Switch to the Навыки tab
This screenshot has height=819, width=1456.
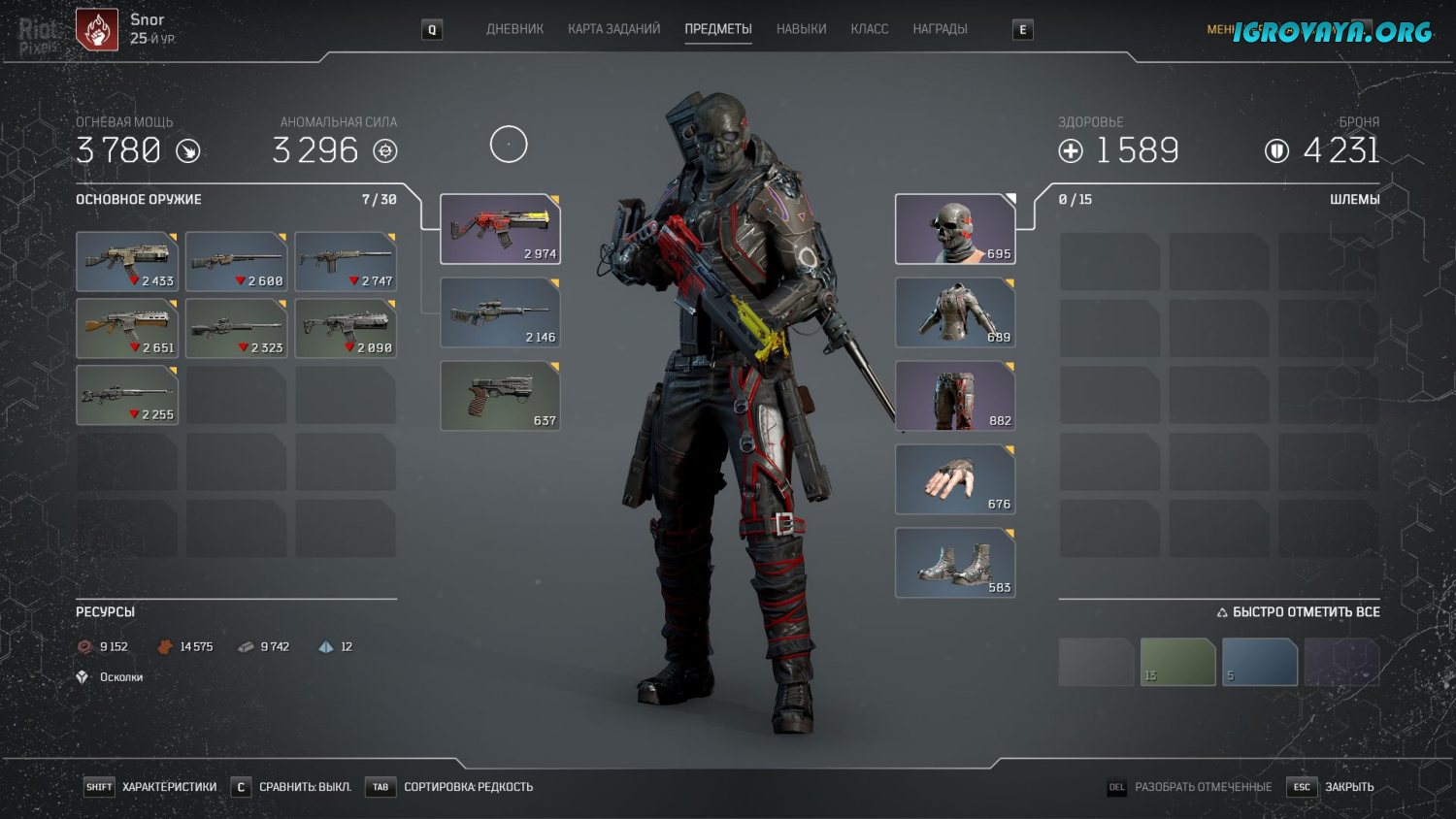coord(801,29)
